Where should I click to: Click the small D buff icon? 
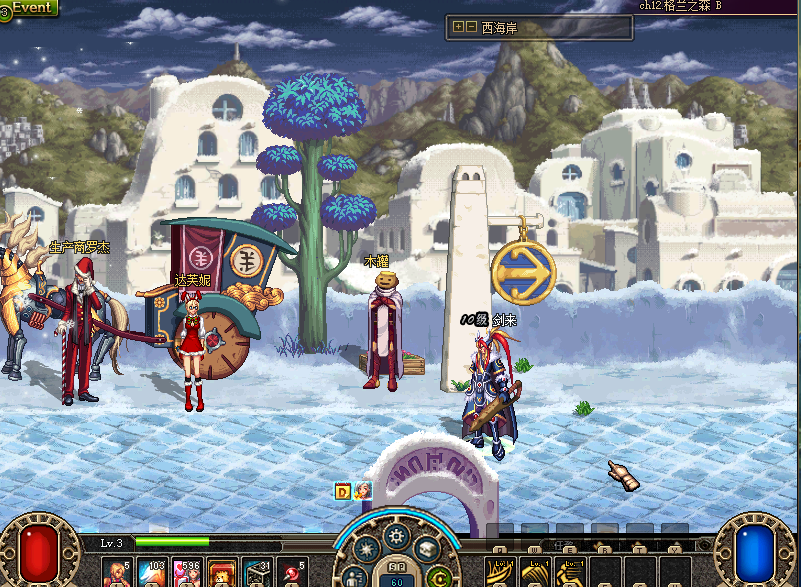(342, 491)
